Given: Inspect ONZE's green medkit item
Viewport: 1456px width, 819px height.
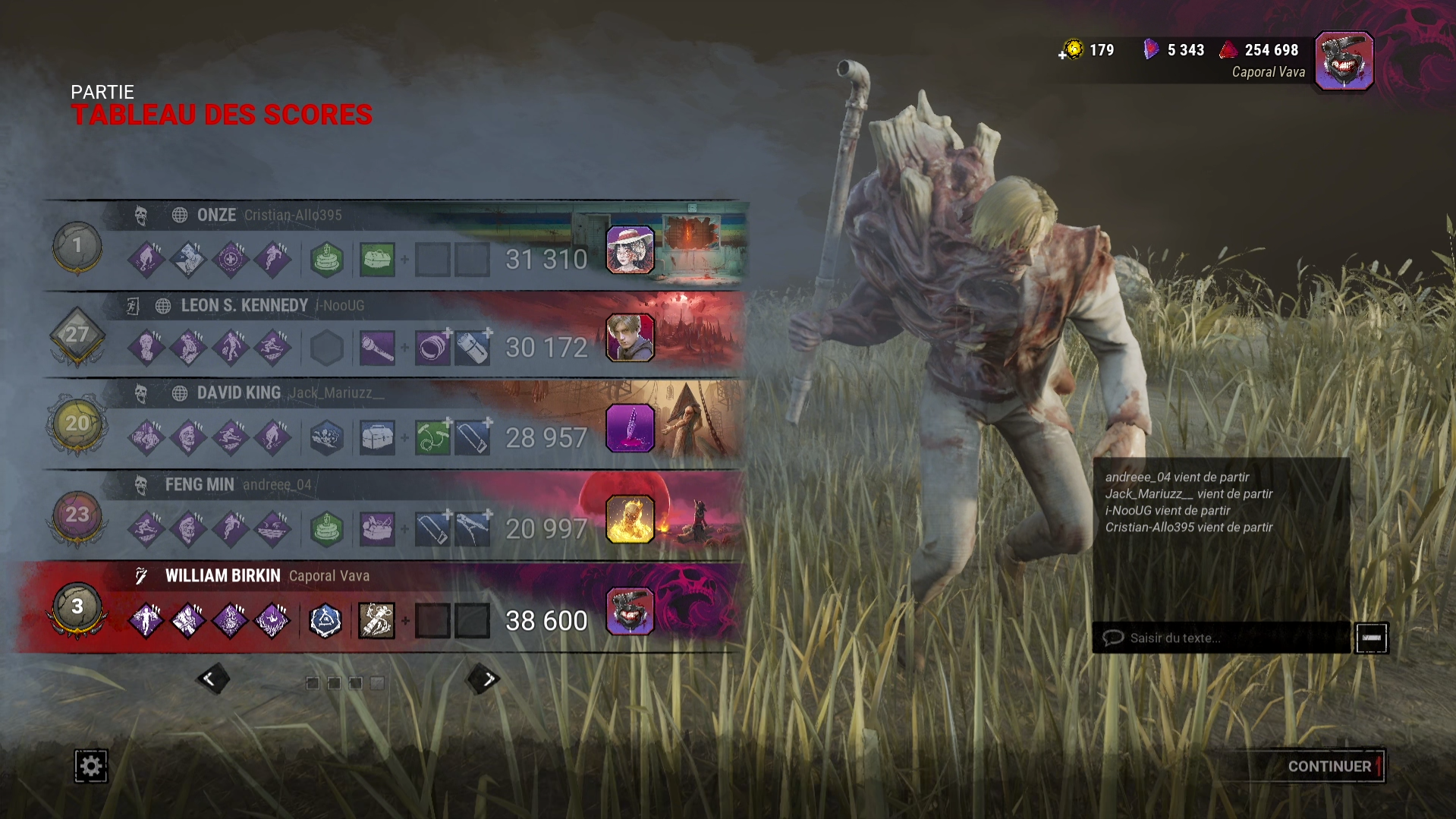Looking at the screenshot, I should tap(377, 260).
